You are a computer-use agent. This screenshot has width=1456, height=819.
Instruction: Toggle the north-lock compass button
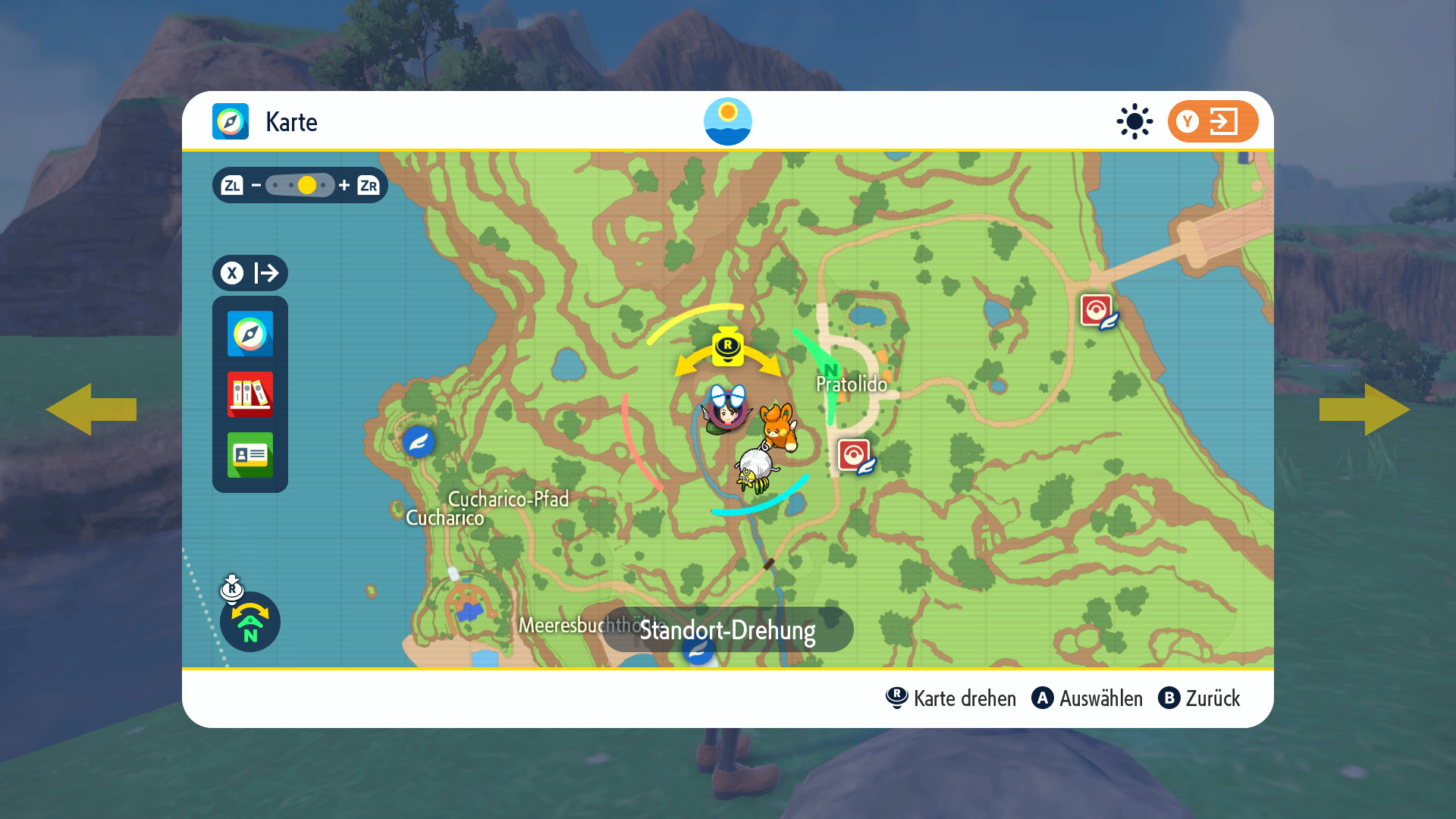(x=249, y=622)
